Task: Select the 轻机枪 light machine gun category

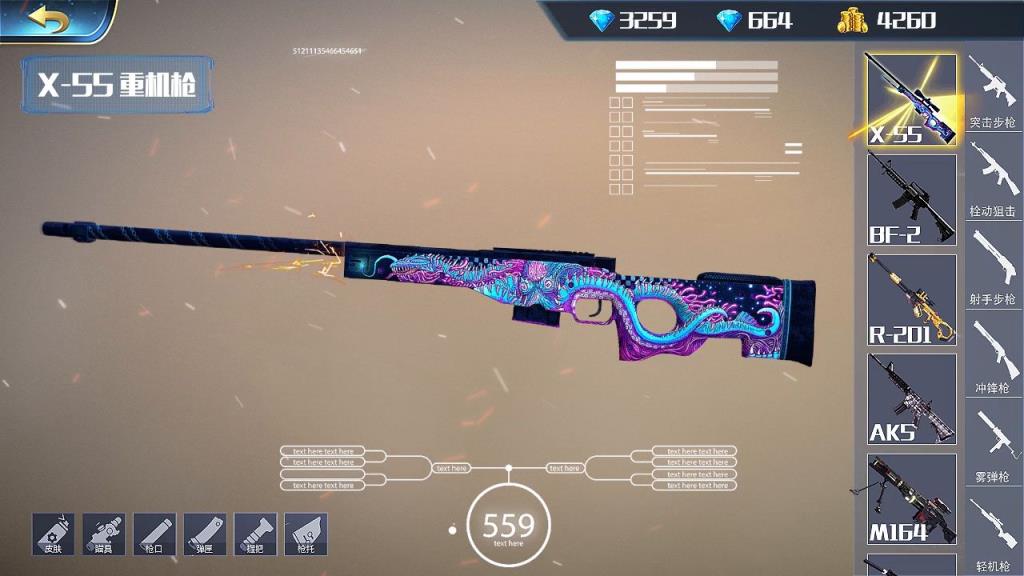Action: pyautogui.click(x=992, y=534)
